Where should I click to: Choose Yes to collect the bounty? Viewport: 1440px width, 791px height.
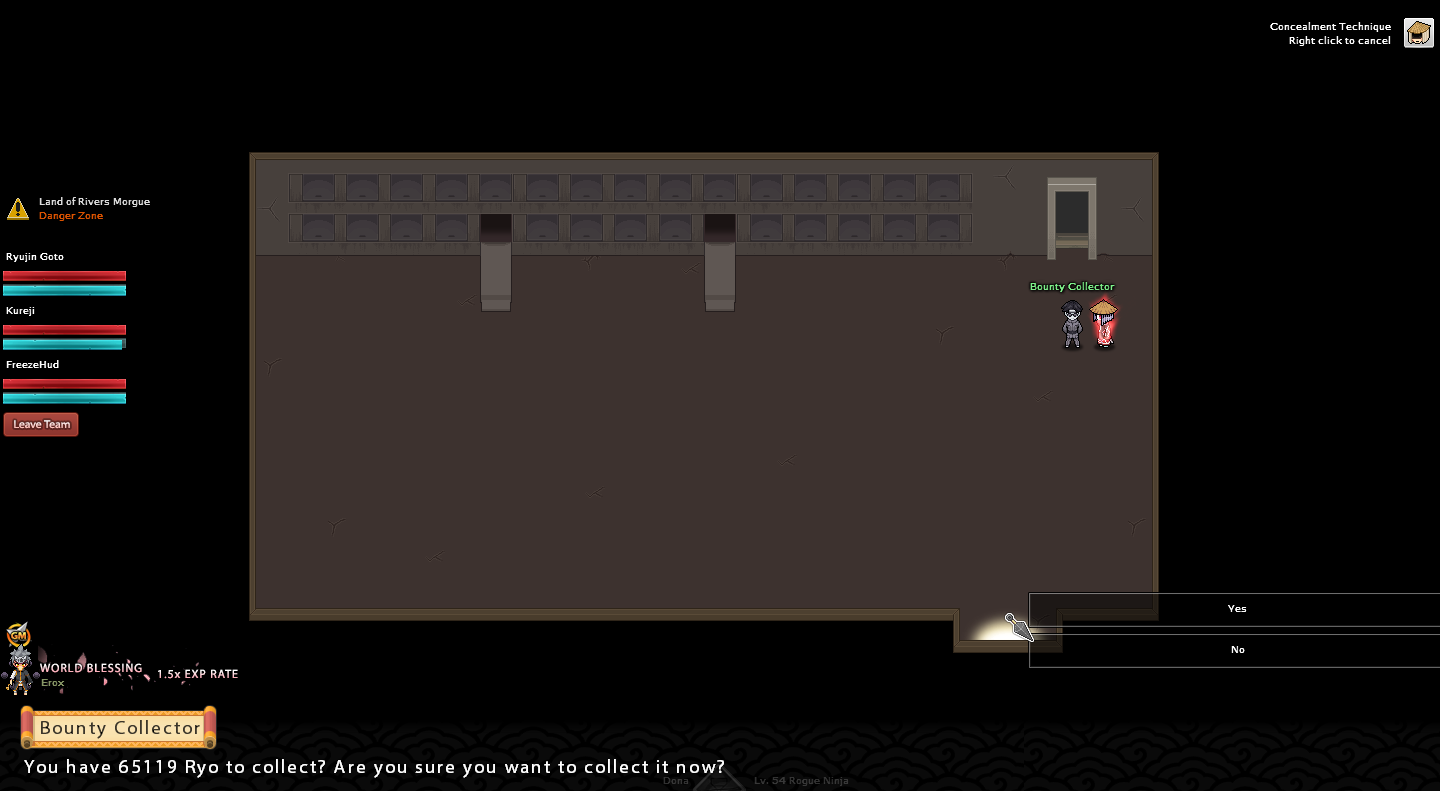[x=1236, y=609]
